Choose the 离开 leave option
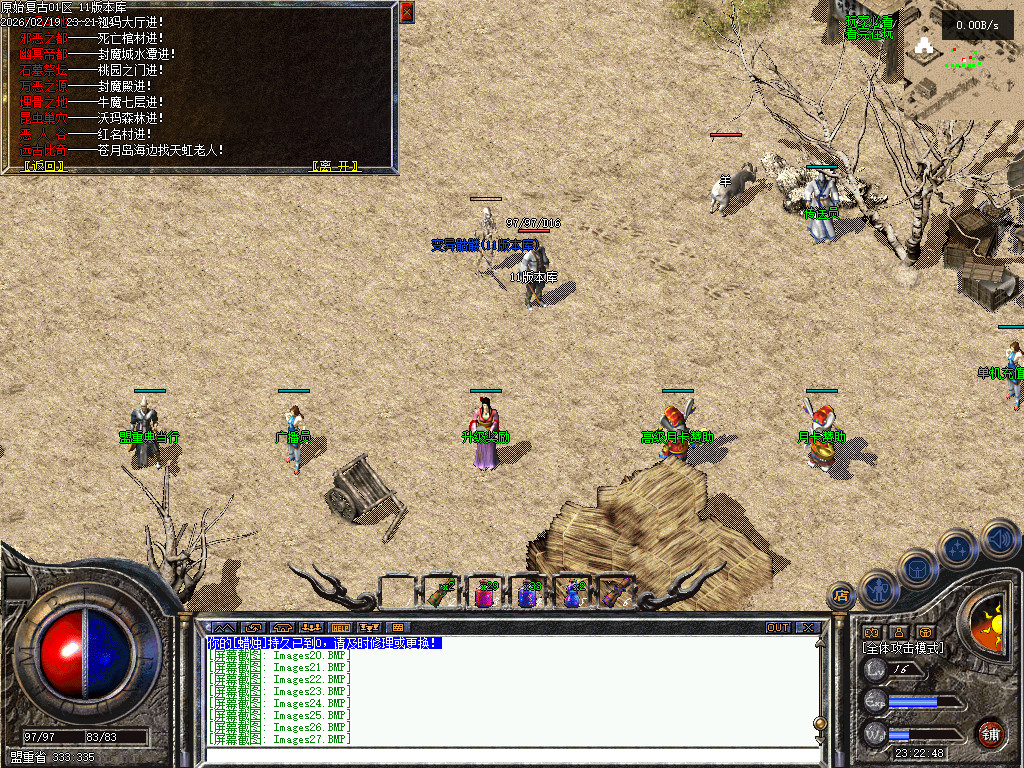 336,166
